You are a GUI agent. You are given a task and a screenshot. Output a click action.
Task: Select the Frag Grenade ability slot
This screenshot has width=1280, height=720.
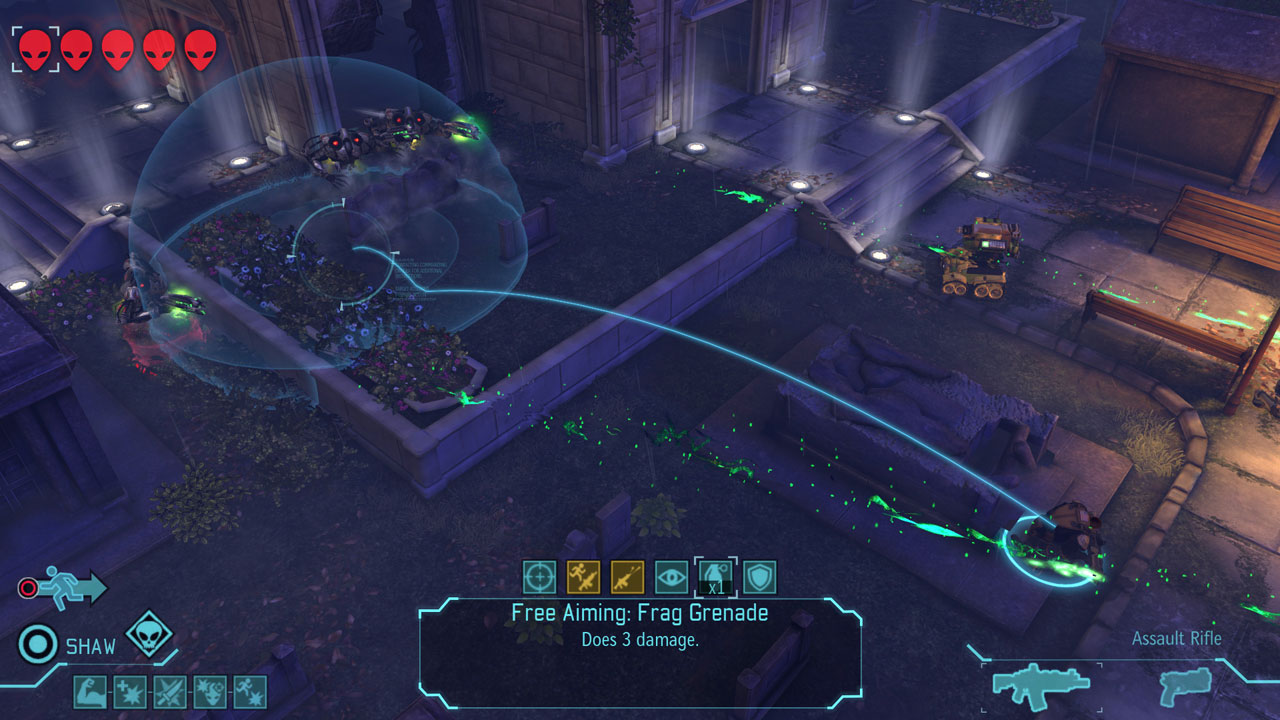click(715, 577)
